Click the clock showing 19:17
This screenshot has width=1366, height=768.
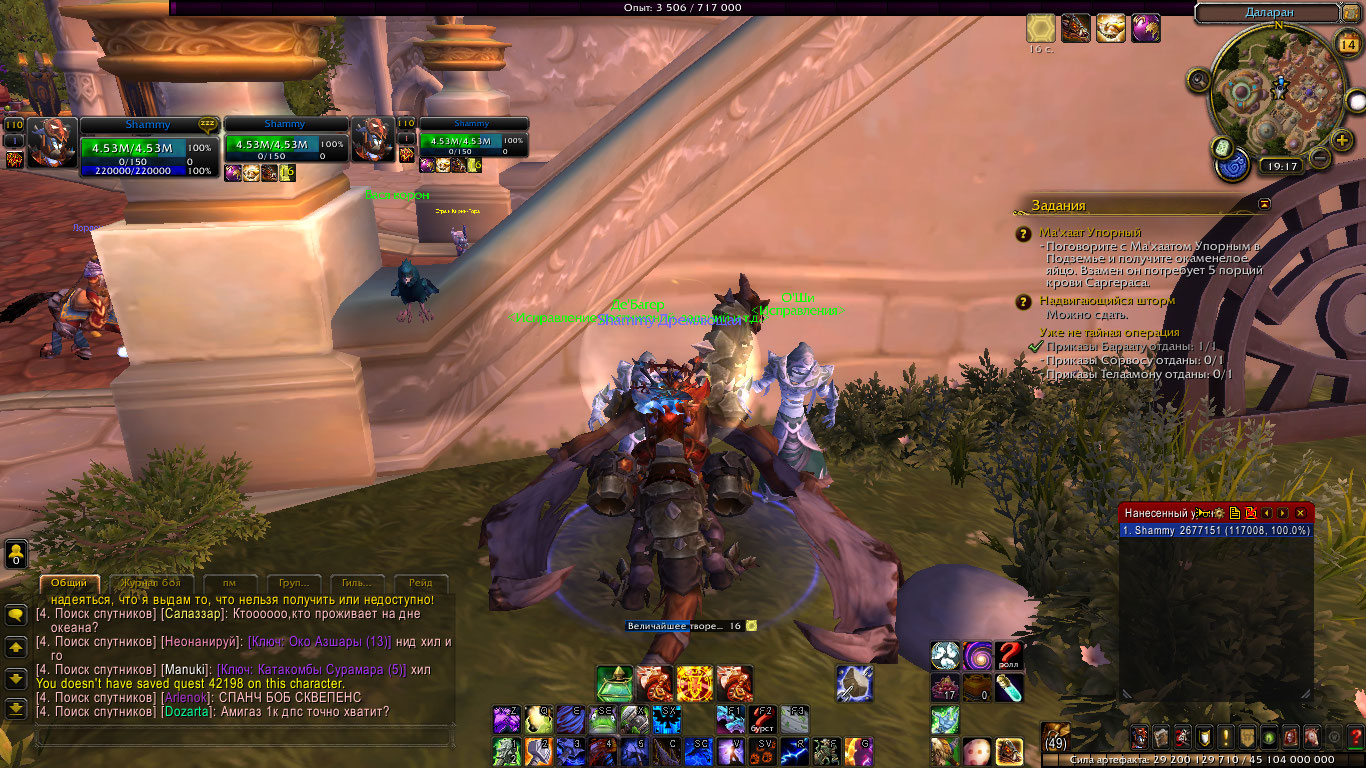click(x=1280, y=167)
